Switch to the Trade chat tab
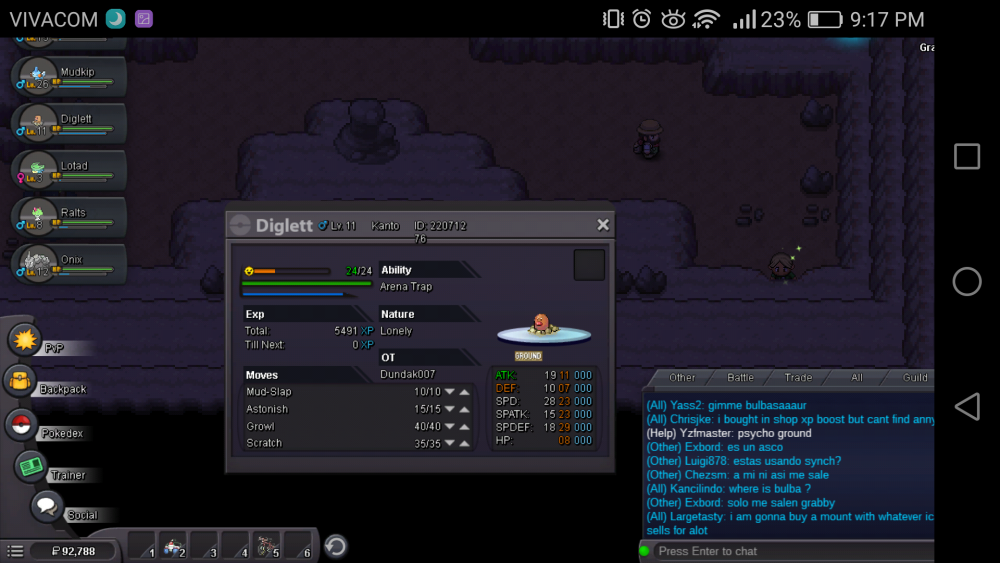Viewport: 1000px width, 563px height. [x=798, y=378]
